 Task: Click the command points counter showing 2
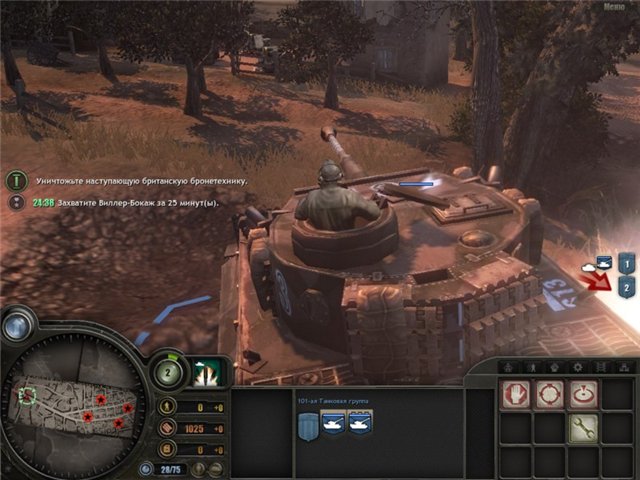click(x=167, y=372)
